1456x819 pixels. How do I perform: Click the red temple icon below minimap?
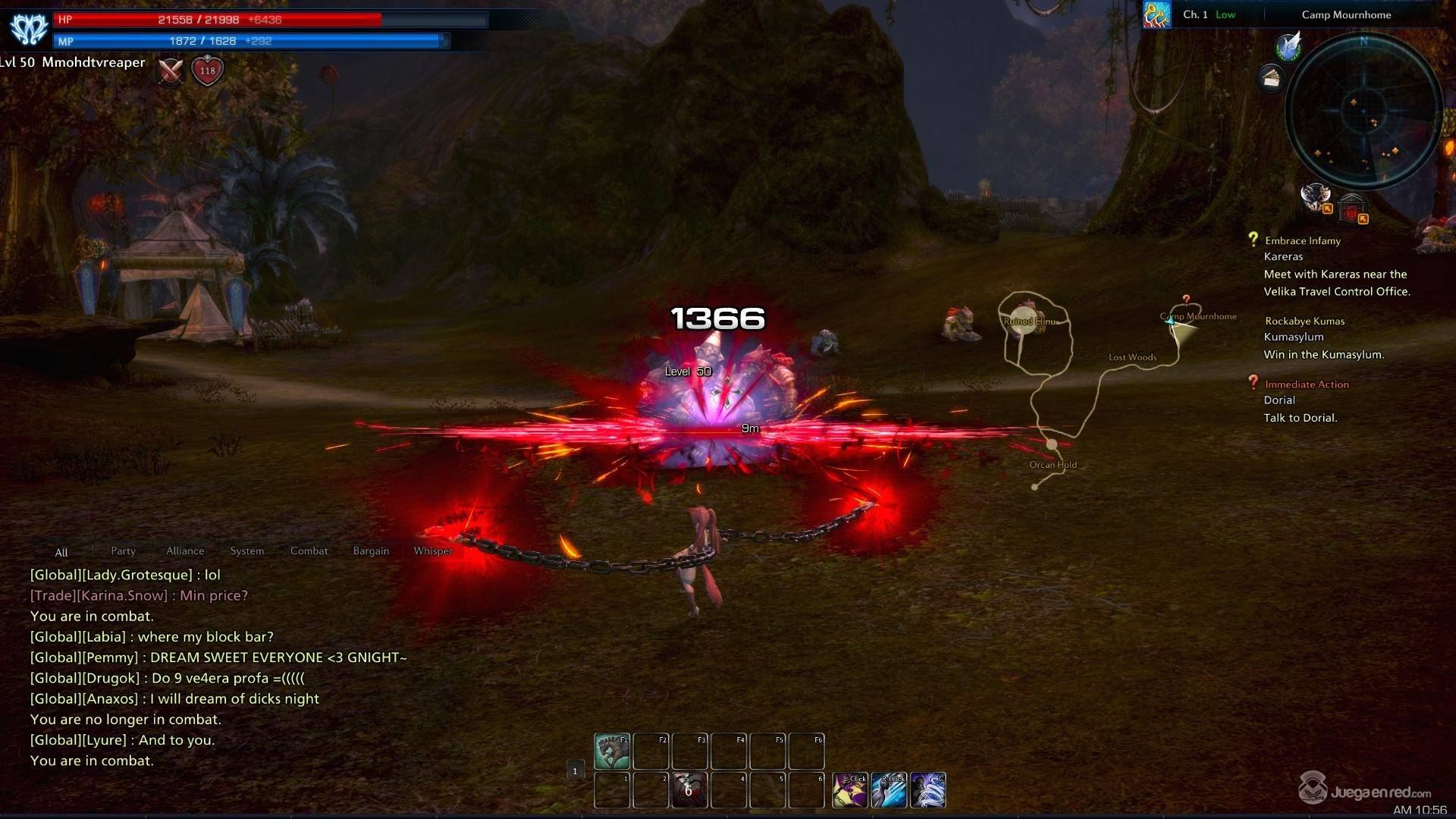pos(1351,207)
